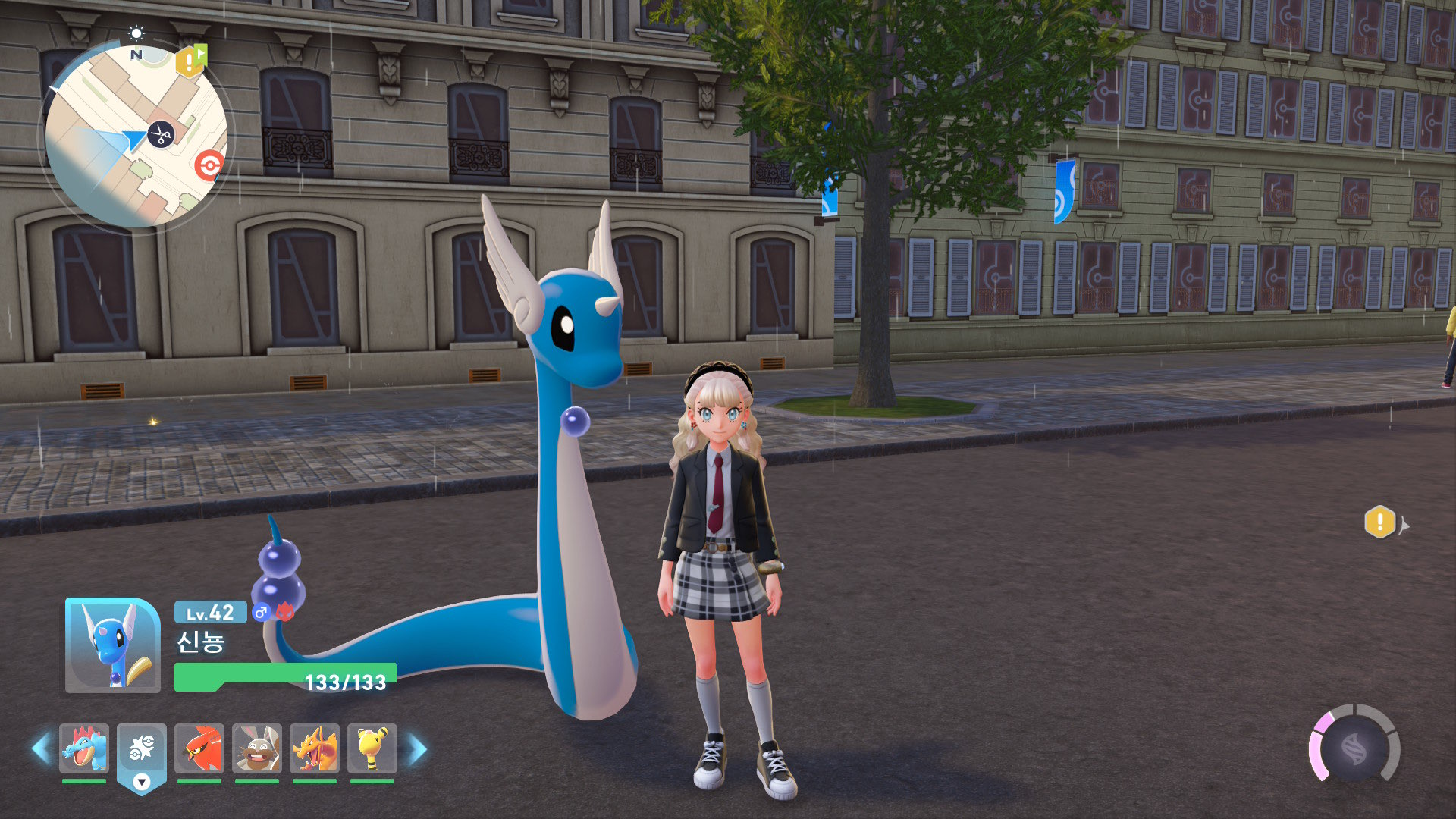Select Feraligatr in the party bar
Image resolution: width=1456 pixels, height=819 pixels.
pos(84,748)
